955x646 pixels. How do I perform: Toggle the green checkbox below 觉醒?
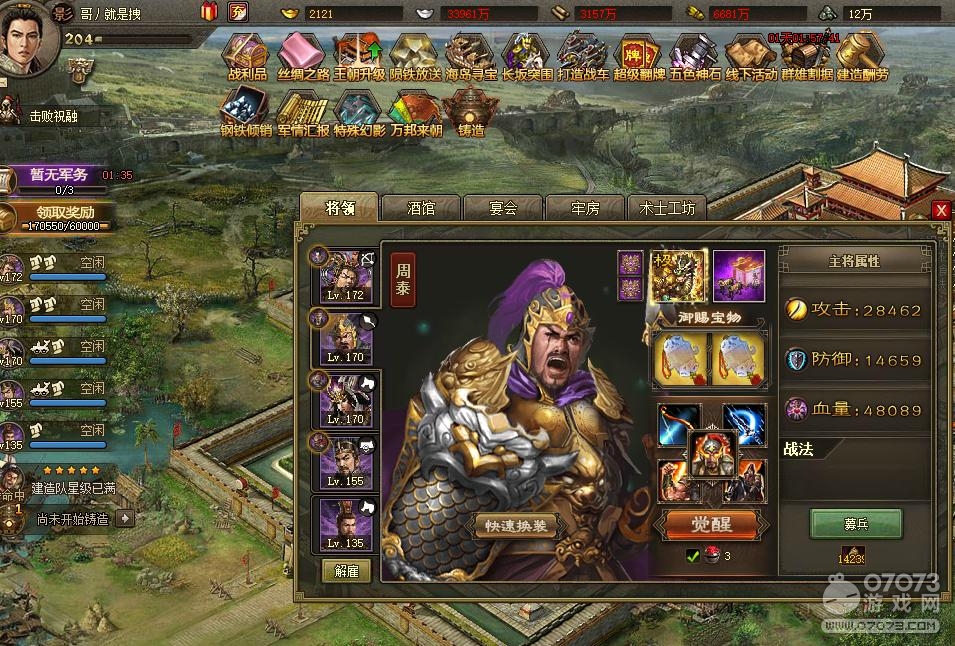[691, 556]
